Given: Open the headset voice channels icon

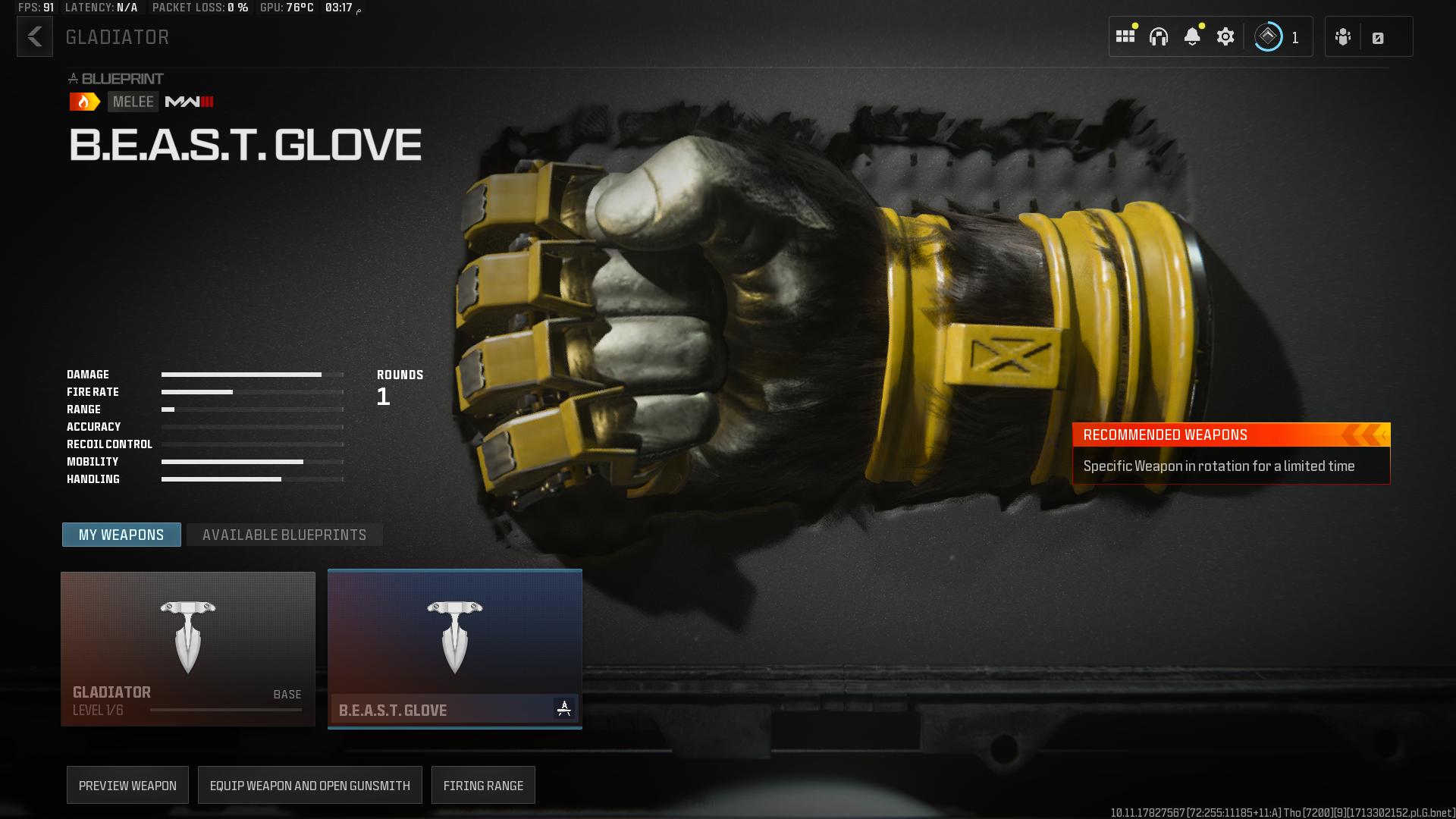Looking at the screenshot, I should (1159, 37).
